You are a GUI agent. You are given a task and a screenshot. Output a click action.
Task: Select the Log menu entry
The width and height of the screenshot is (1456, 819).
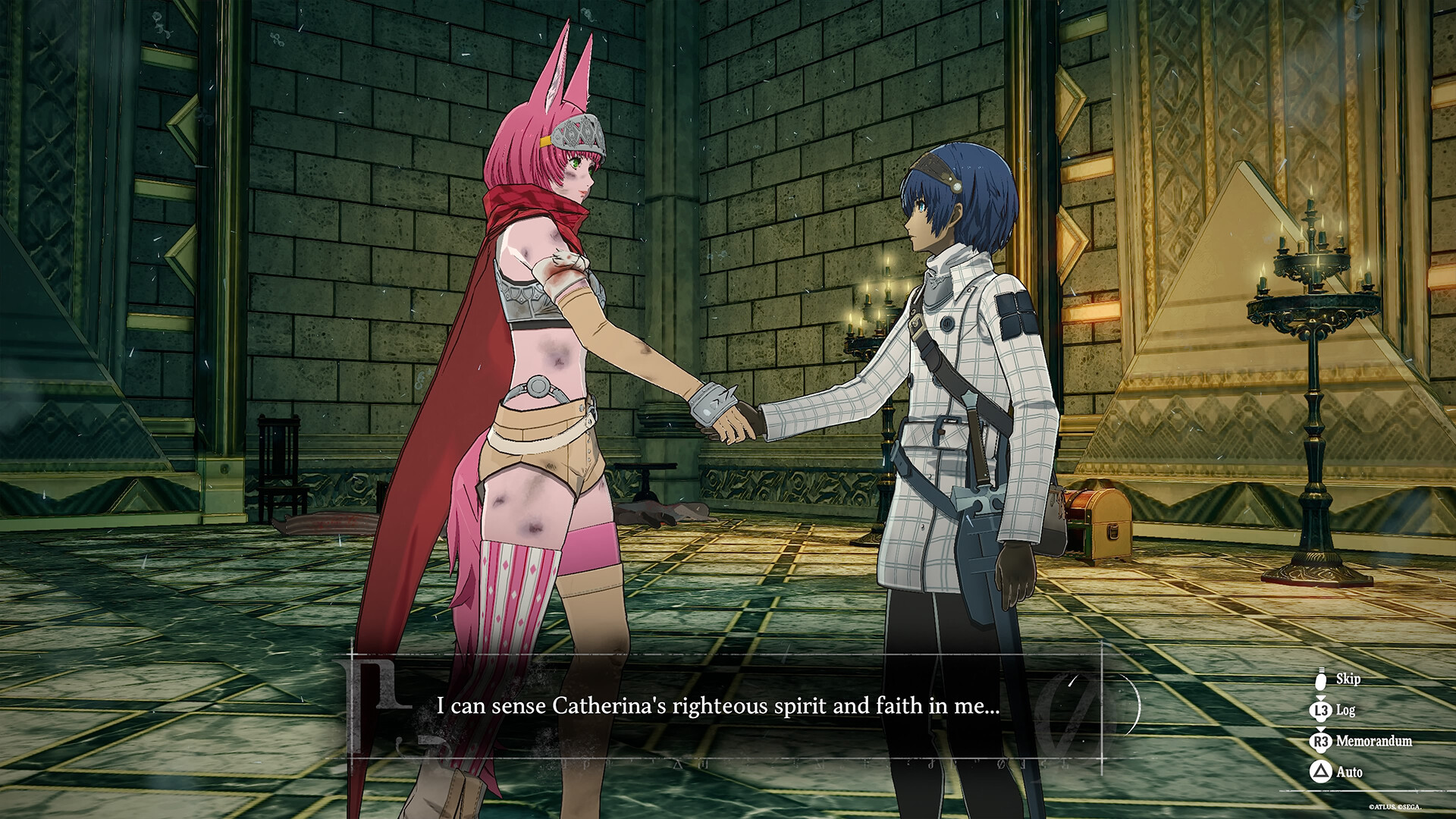click(1345, 710)
